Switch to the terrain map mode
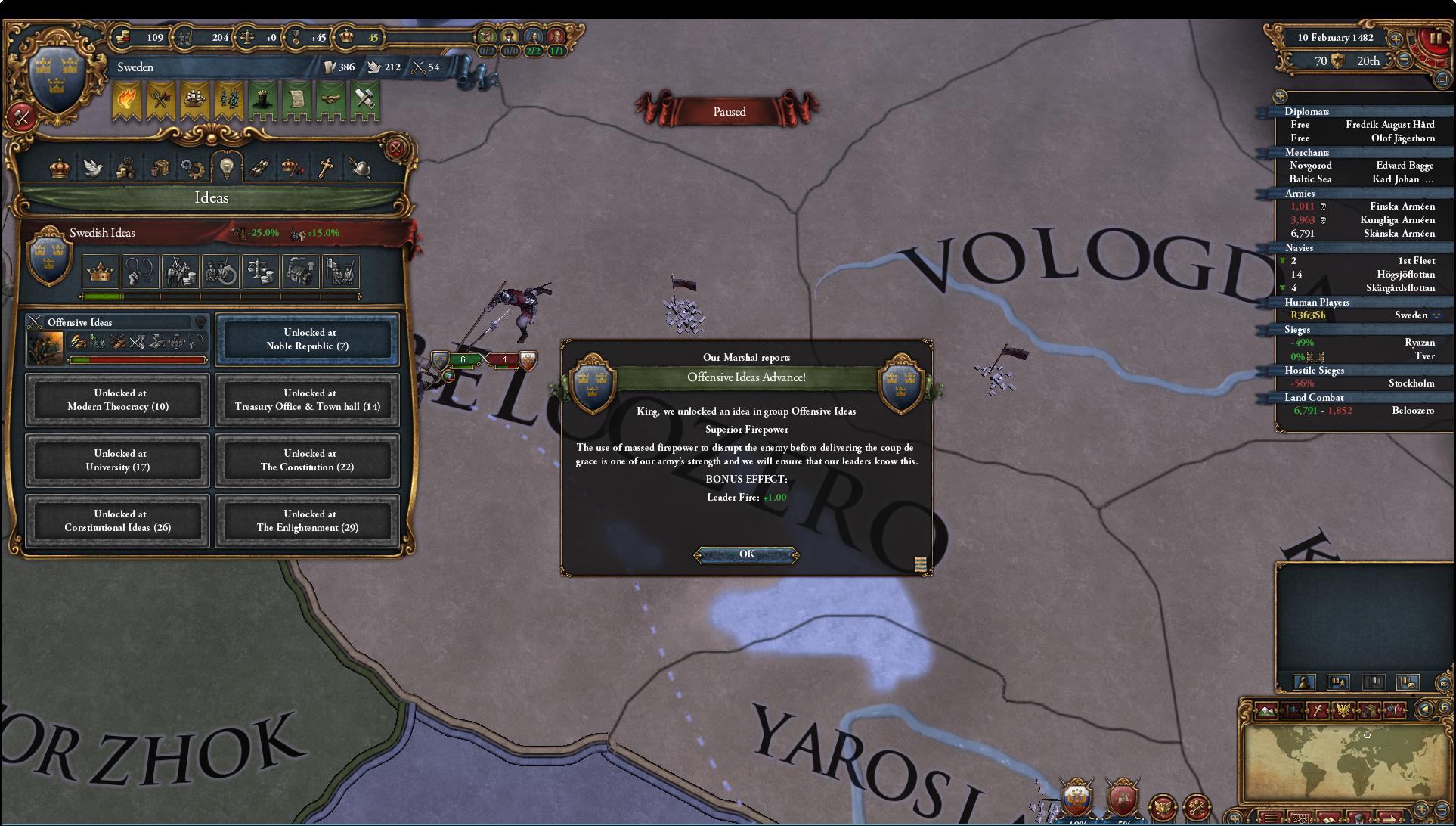Image resolution: width=1456 pixels, height=826 pixels. pyautogui.click(x=1266, y=710)
